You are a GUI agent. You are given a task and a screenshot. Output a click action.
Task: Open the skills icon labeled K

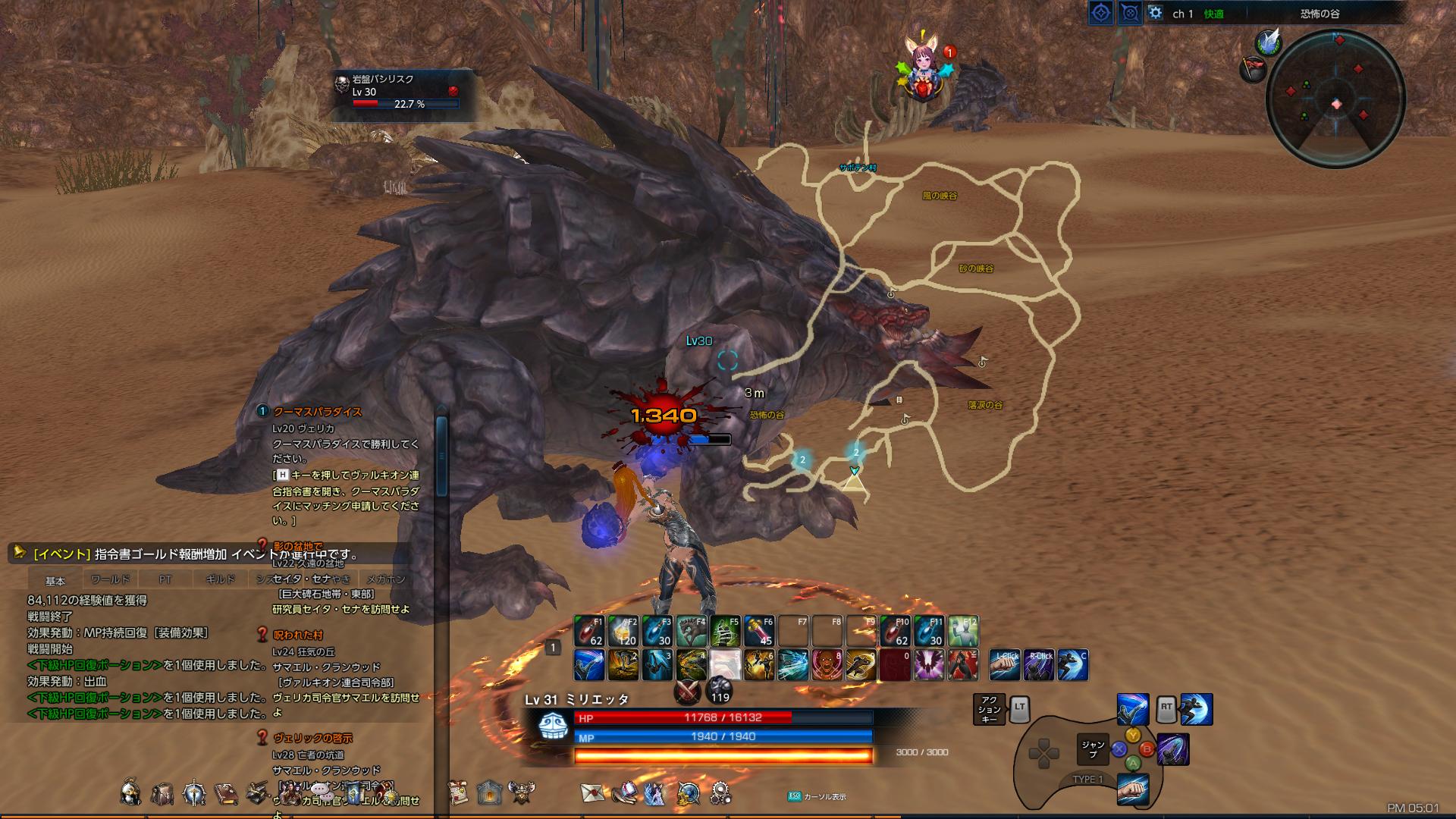[x=195, y=794]
